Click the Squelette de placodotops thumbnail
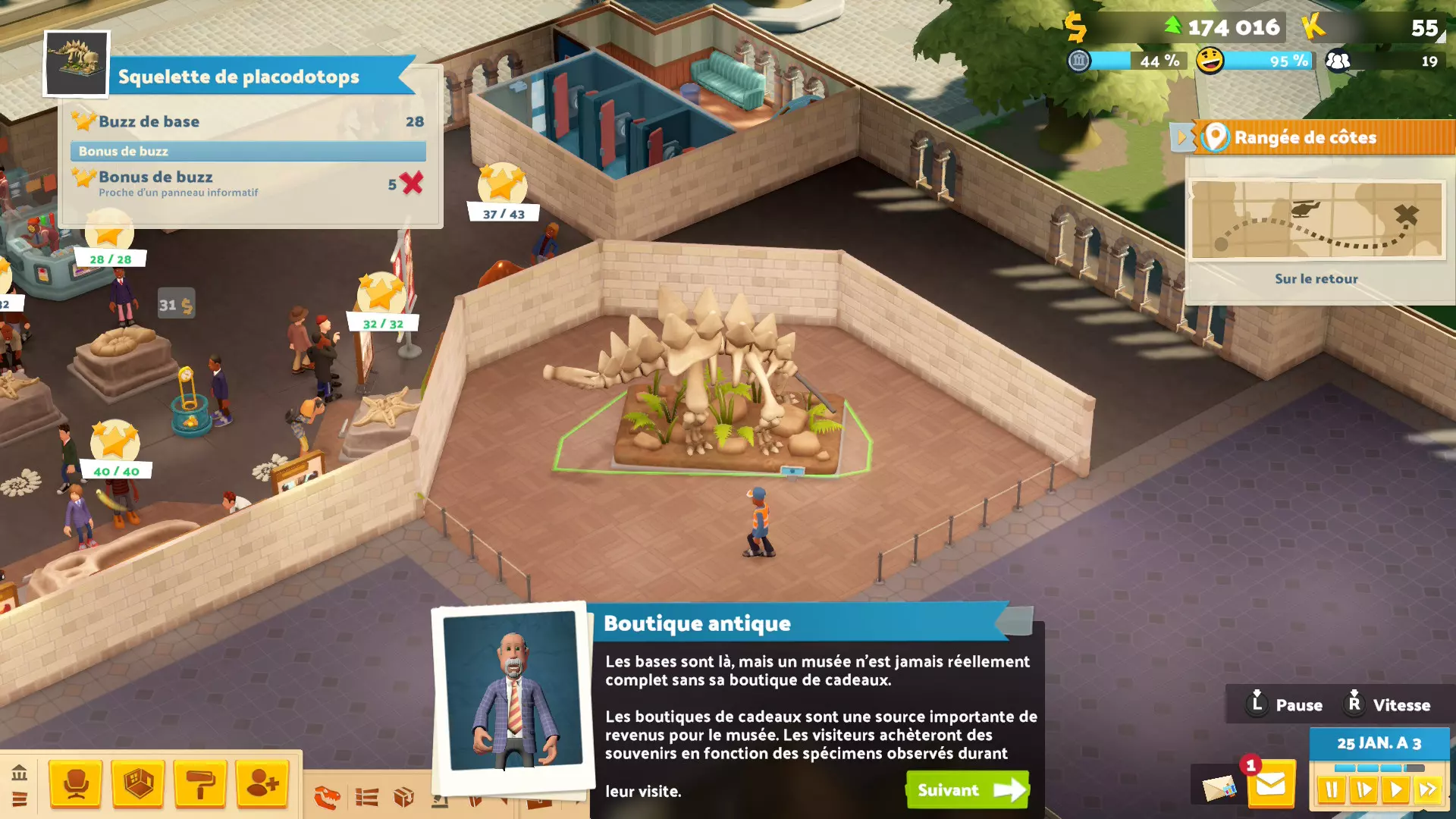Viewport: 1456px width, 819px height. (77, 64)
